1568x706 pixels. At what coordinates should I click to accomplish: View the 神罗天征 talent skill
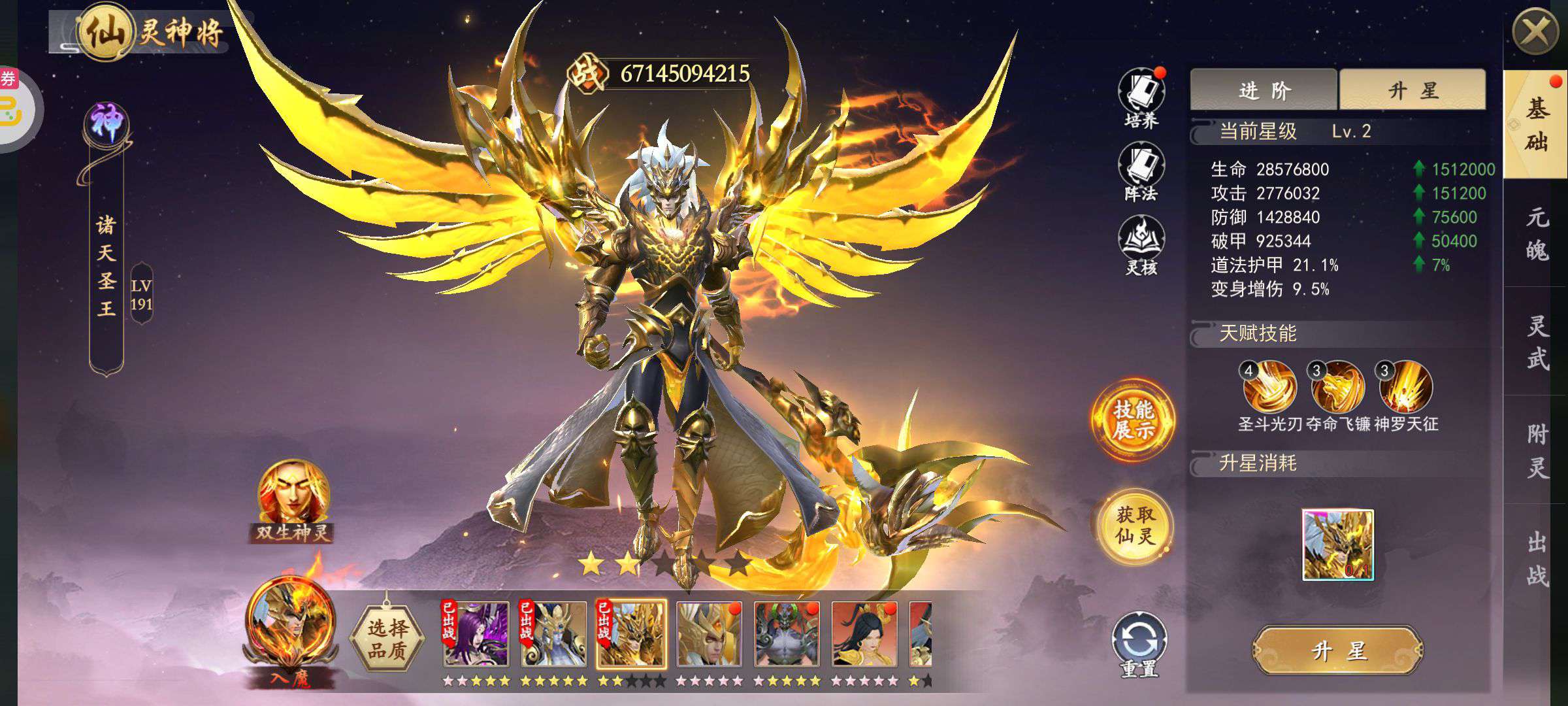tap(1406, 388)
